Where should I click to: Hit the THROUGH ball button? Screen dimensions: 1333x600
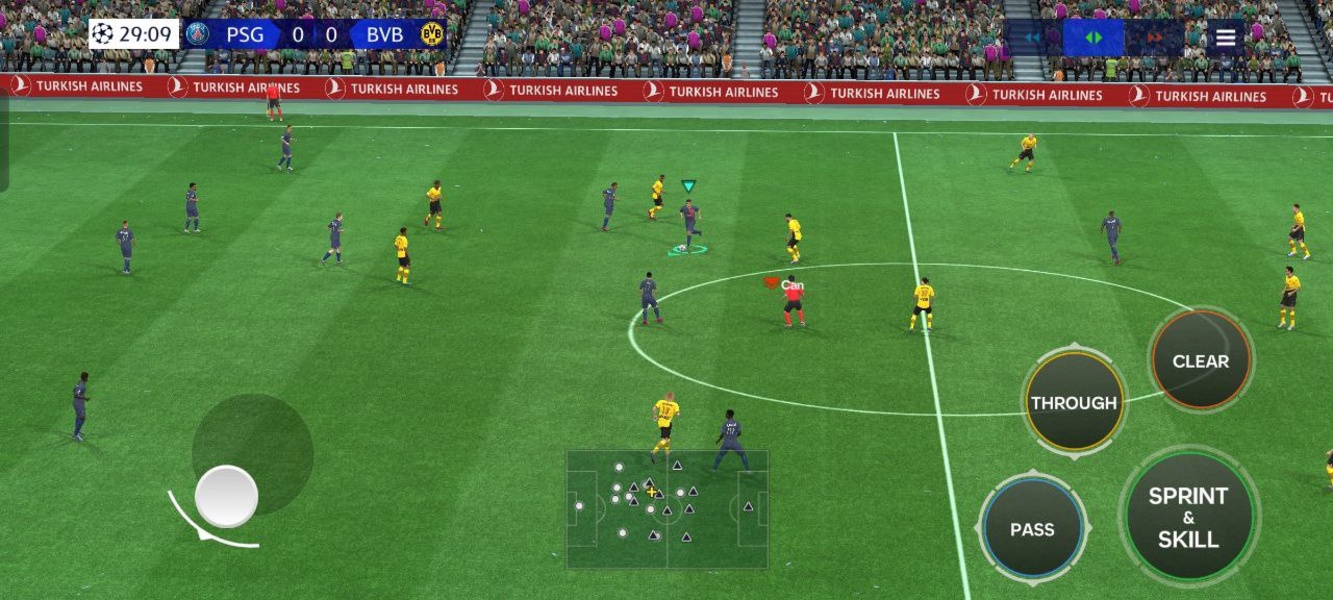point(1074,403)
